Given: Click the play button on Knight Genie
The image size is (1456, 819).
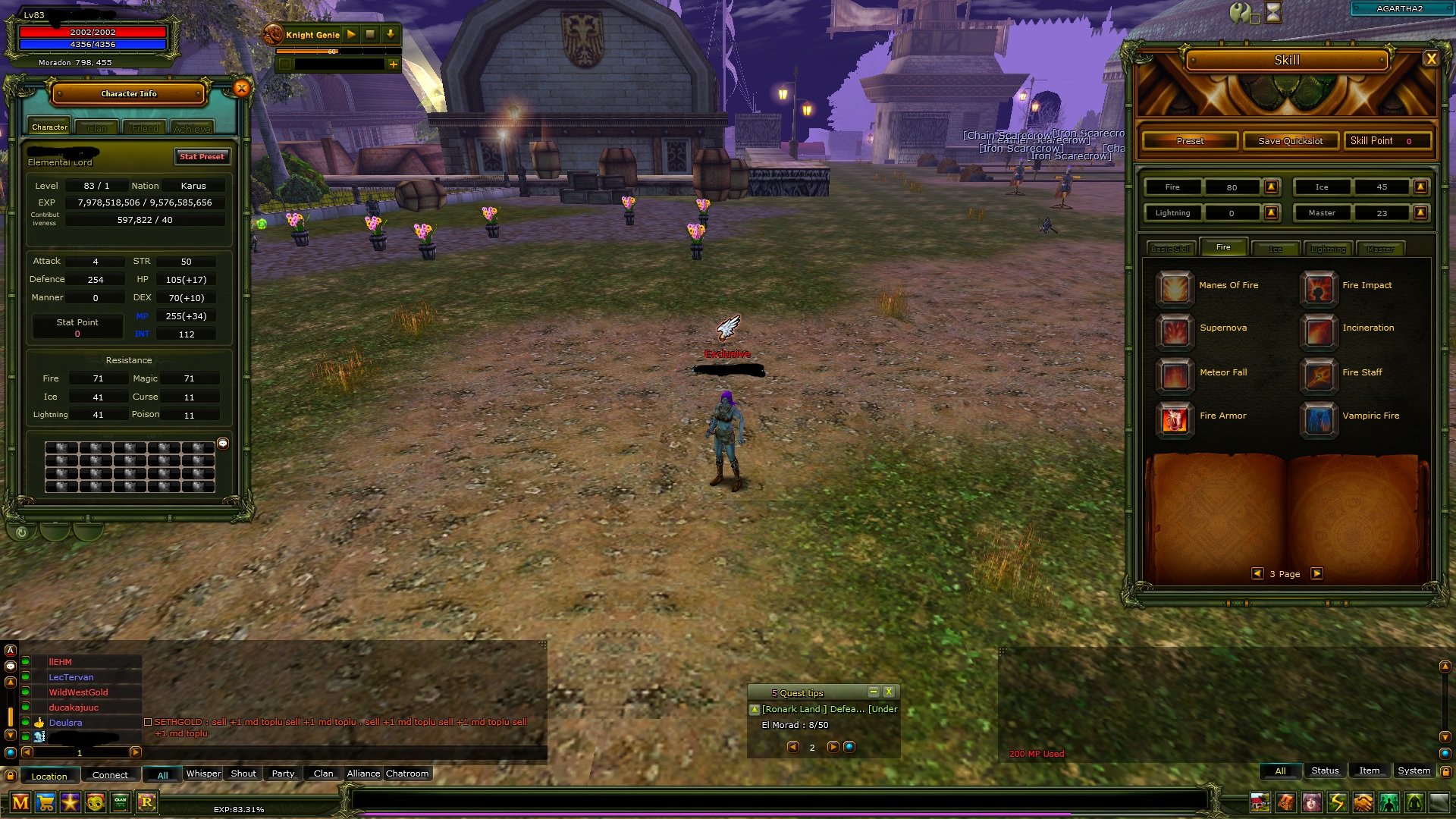Looking at the screenshot, I should tap(350, 34).
